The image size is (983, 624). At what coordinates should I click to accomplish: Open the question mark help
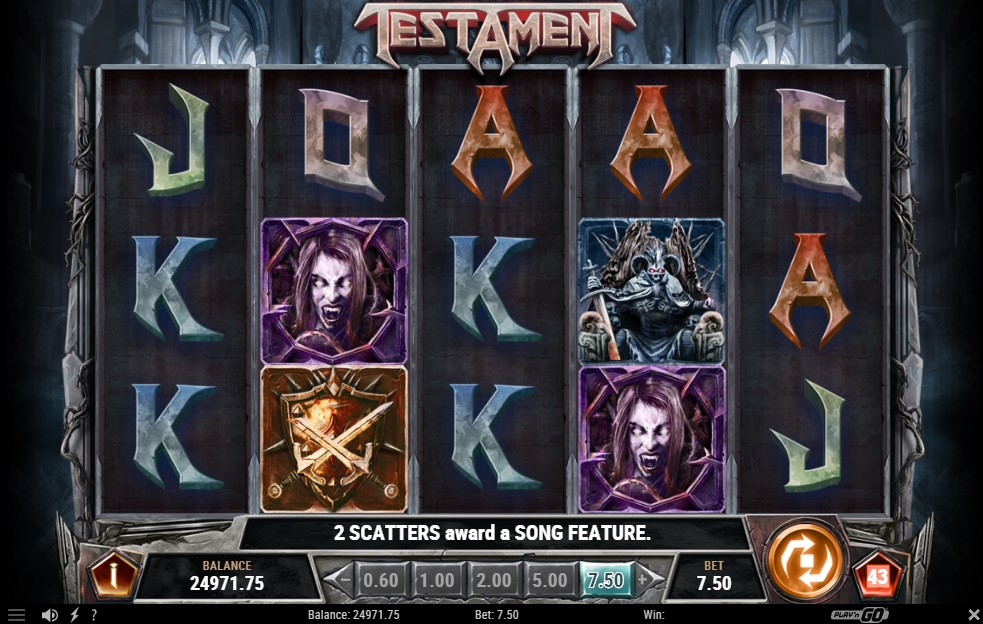point(94,615)
